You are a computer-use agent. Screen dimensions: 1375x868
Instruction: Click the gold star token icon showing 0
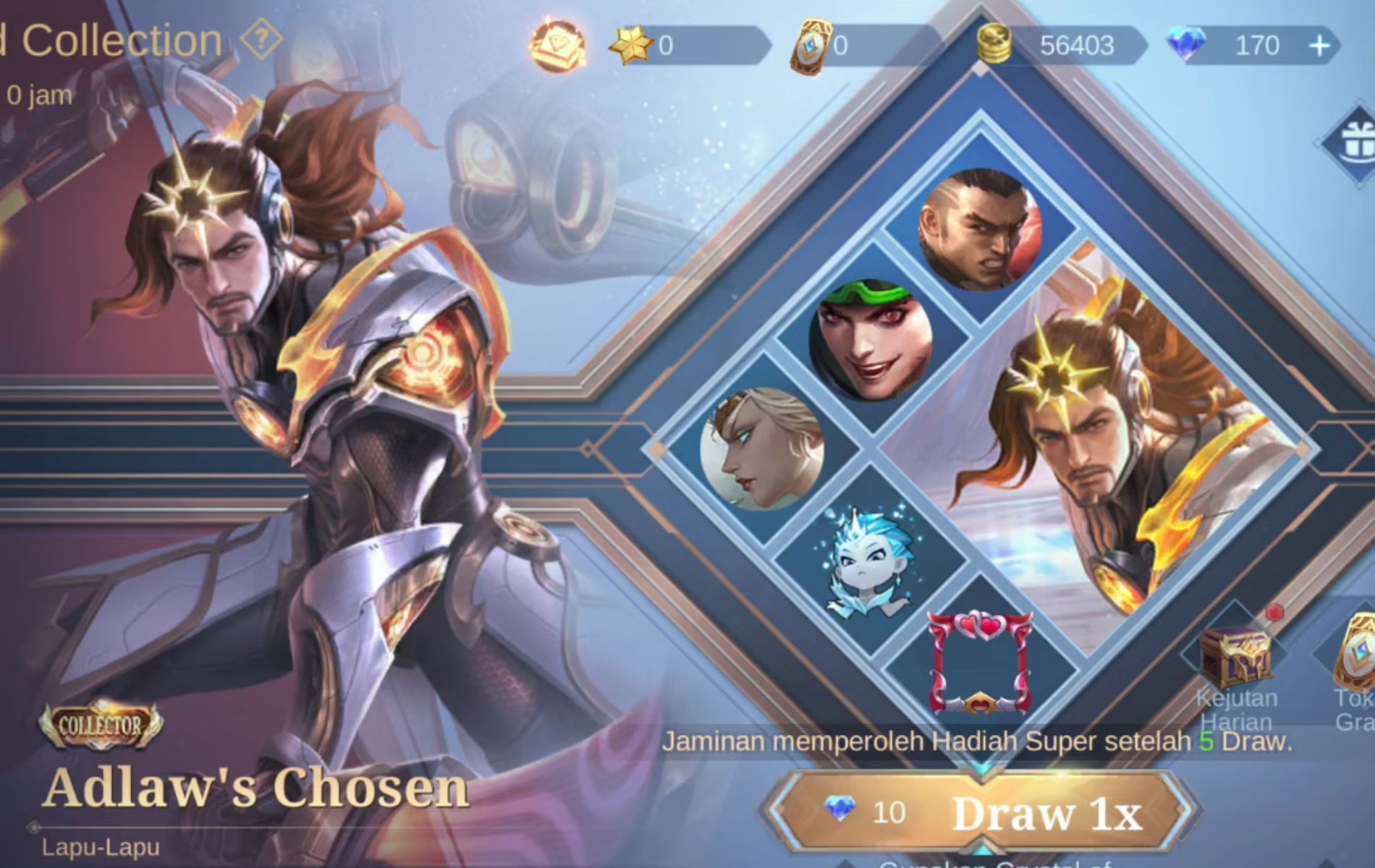click(x=631, y=43)
